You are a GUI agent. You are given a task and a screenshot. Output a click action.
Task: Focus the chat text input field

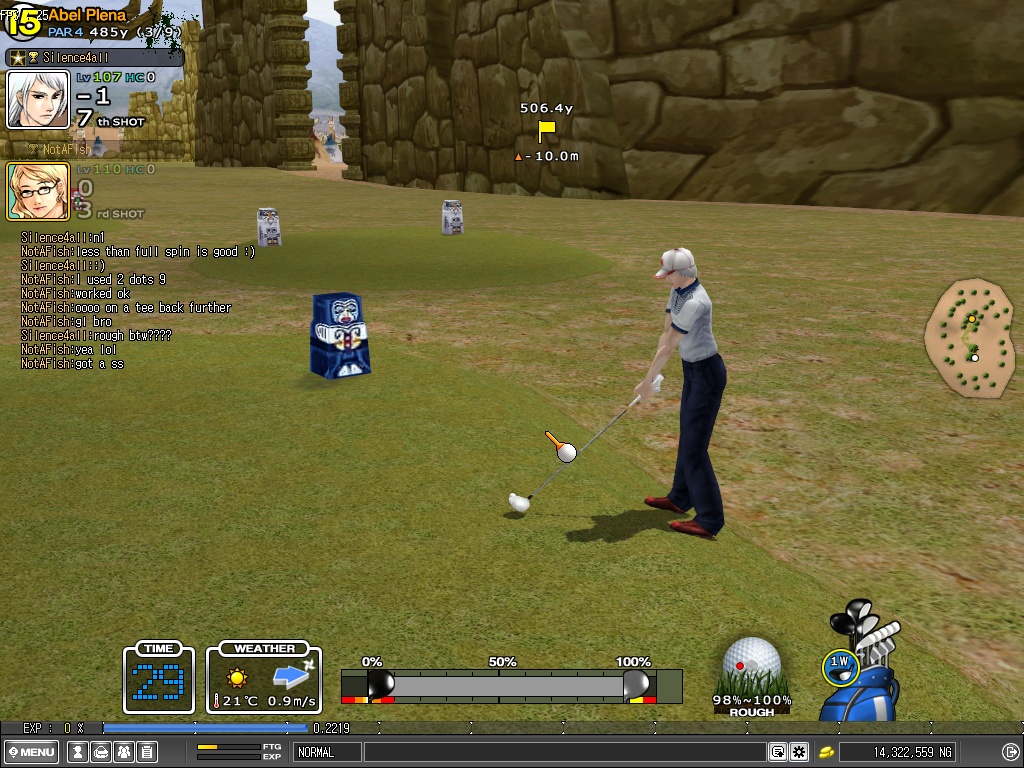pos(564,752)
